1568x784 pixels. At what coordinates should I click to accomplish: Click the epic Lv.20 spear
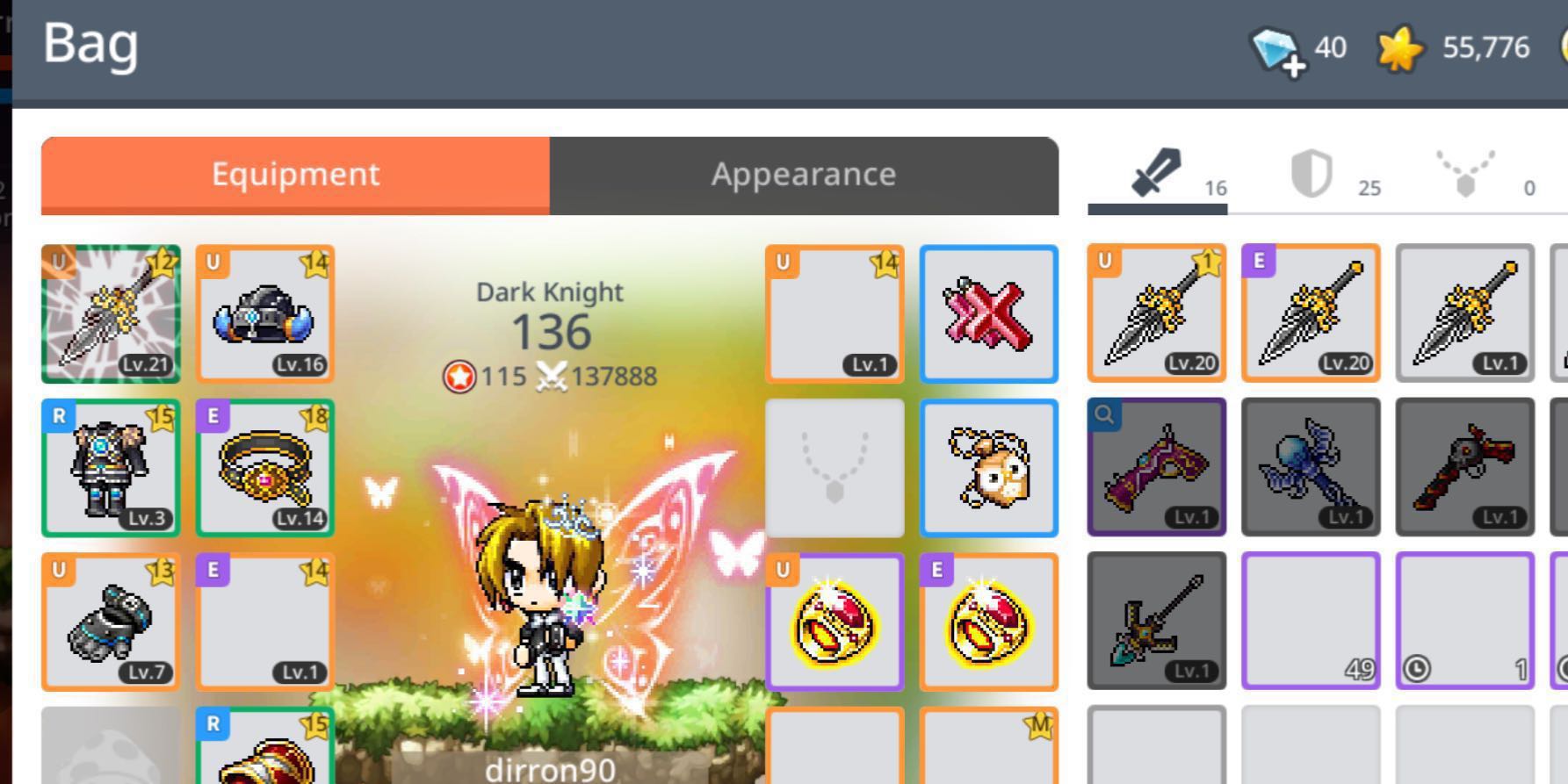click(x=1311, y=314)
